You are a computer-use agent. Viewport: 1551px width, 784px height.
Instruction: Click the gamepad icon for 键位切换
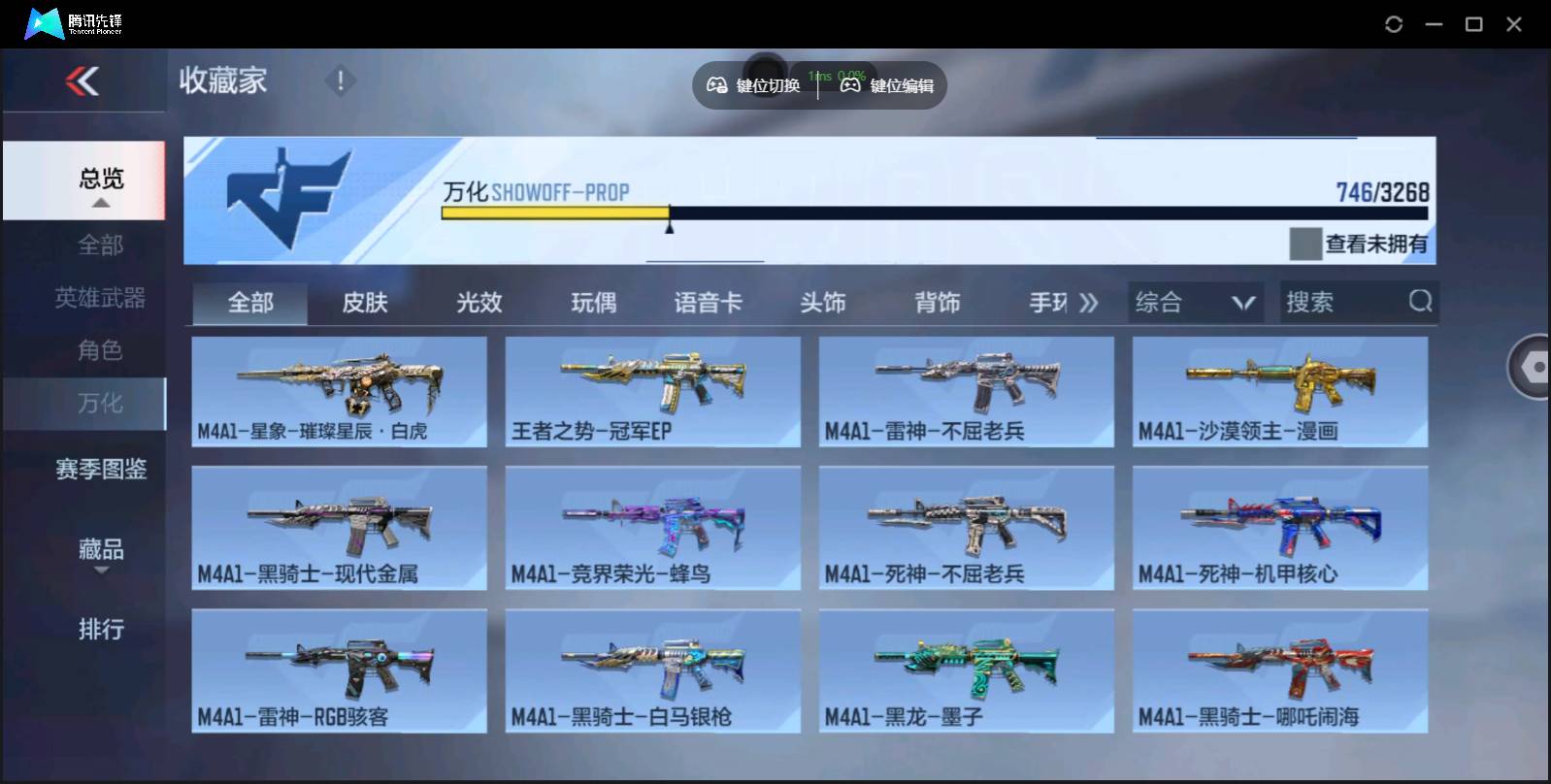tap(717, 85)
